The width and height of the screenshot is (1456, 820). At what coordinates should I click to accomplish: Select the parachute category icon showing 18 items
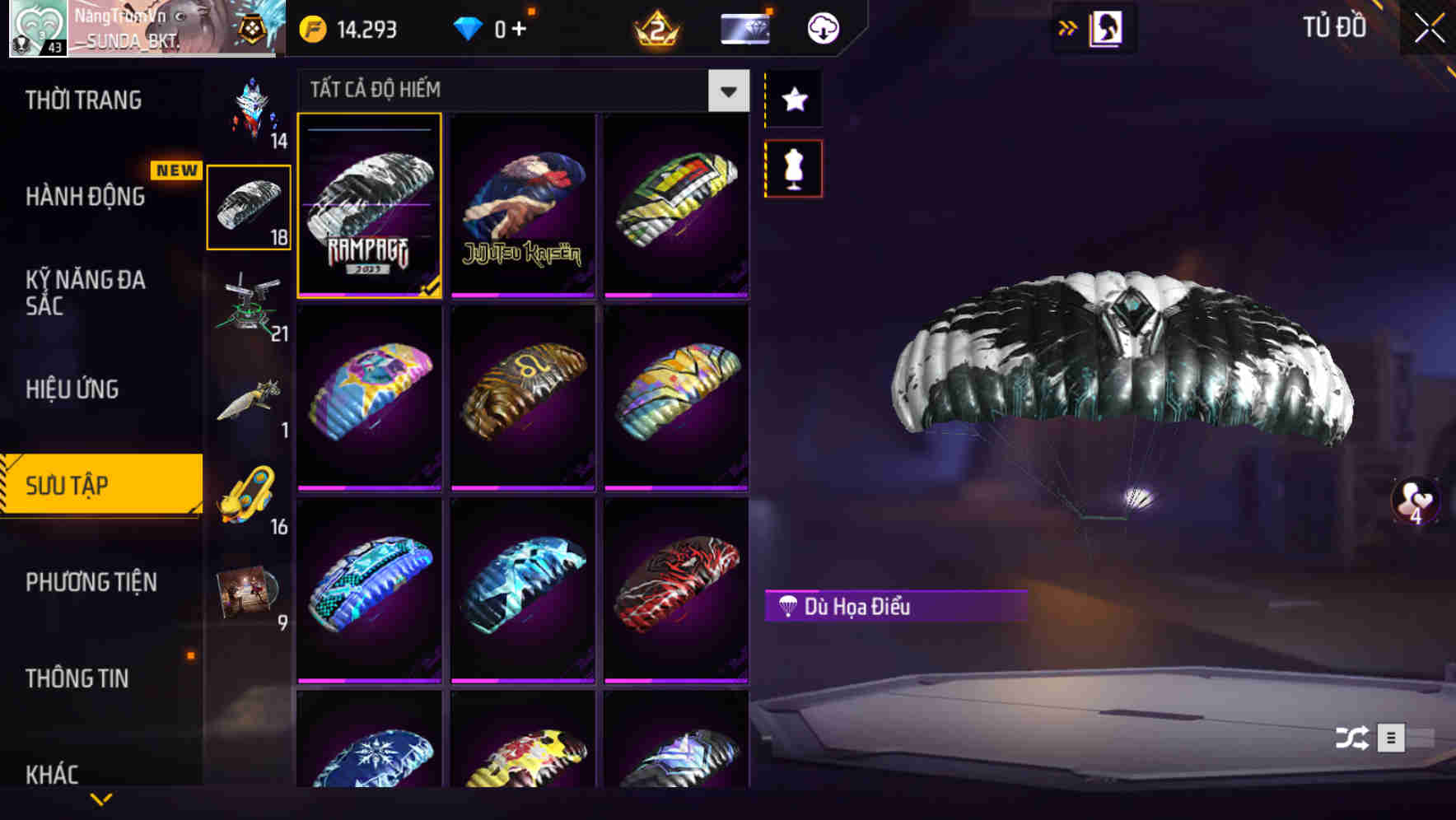coord(248,207)
